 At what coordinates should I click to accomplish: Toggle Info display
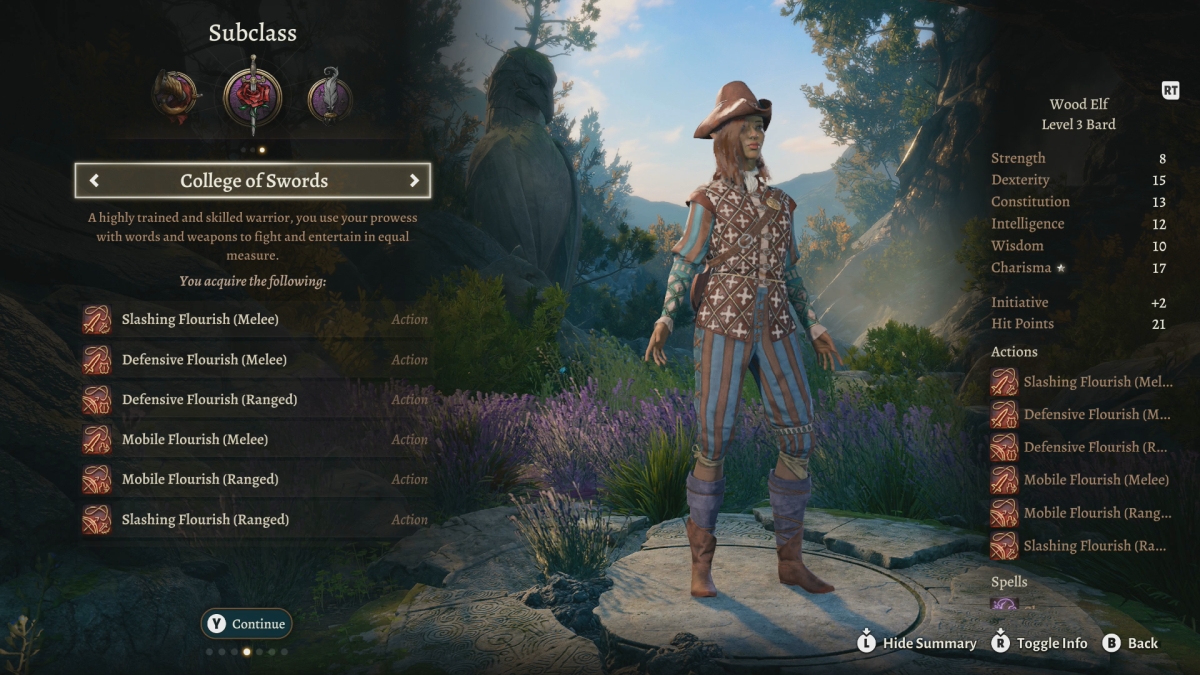[x=1040, y=643]
